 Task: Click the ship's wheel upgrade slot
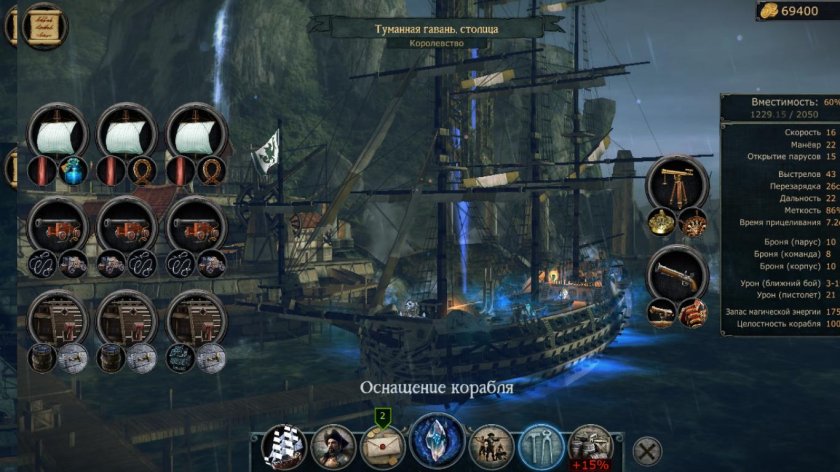point(692,222)
